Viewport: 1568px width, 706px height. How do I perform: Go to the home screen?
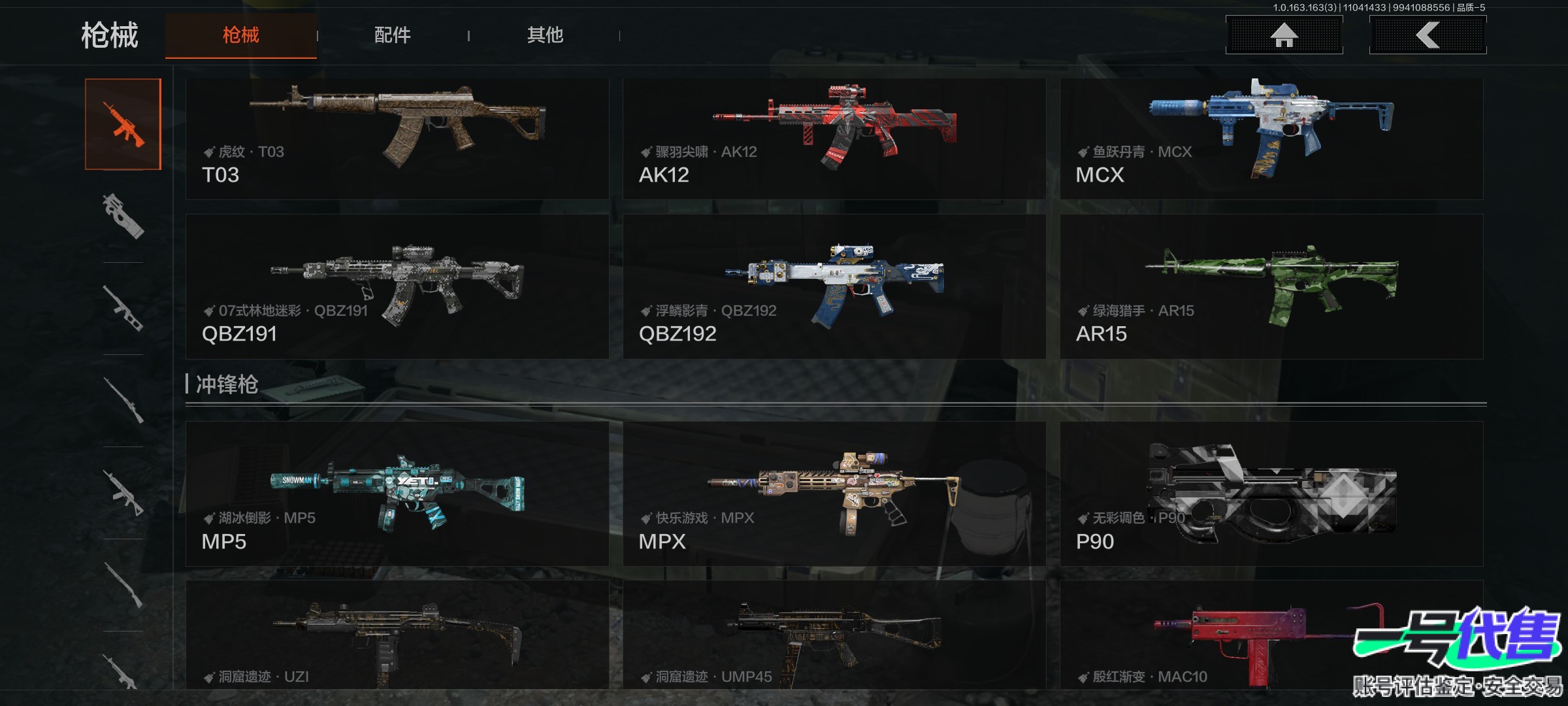pyautogui.click(x=1284, y=35)
